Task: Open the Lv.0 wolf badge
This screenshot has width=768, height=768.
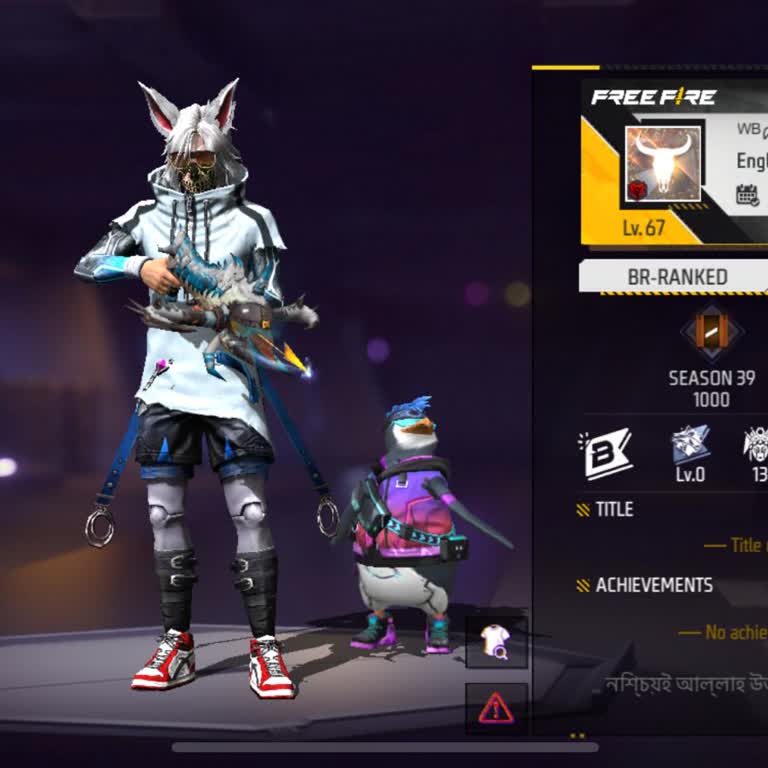Action: (690, 445)
